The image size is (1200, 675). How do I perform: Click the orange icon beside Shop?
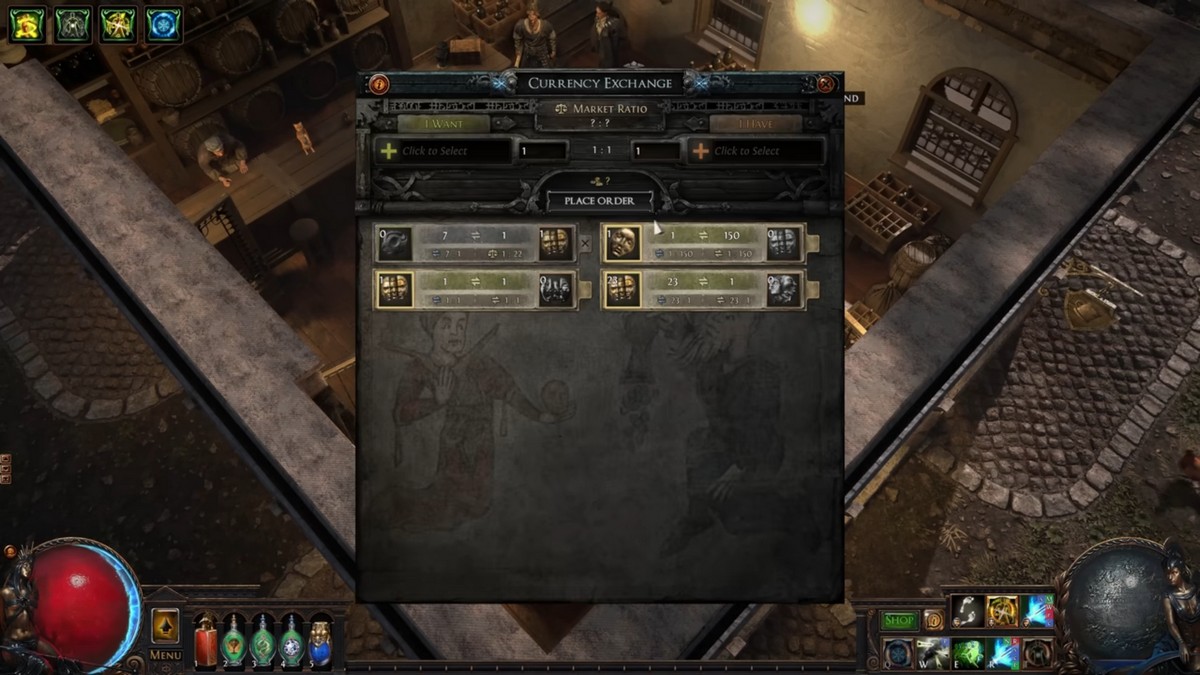[933, 620]
